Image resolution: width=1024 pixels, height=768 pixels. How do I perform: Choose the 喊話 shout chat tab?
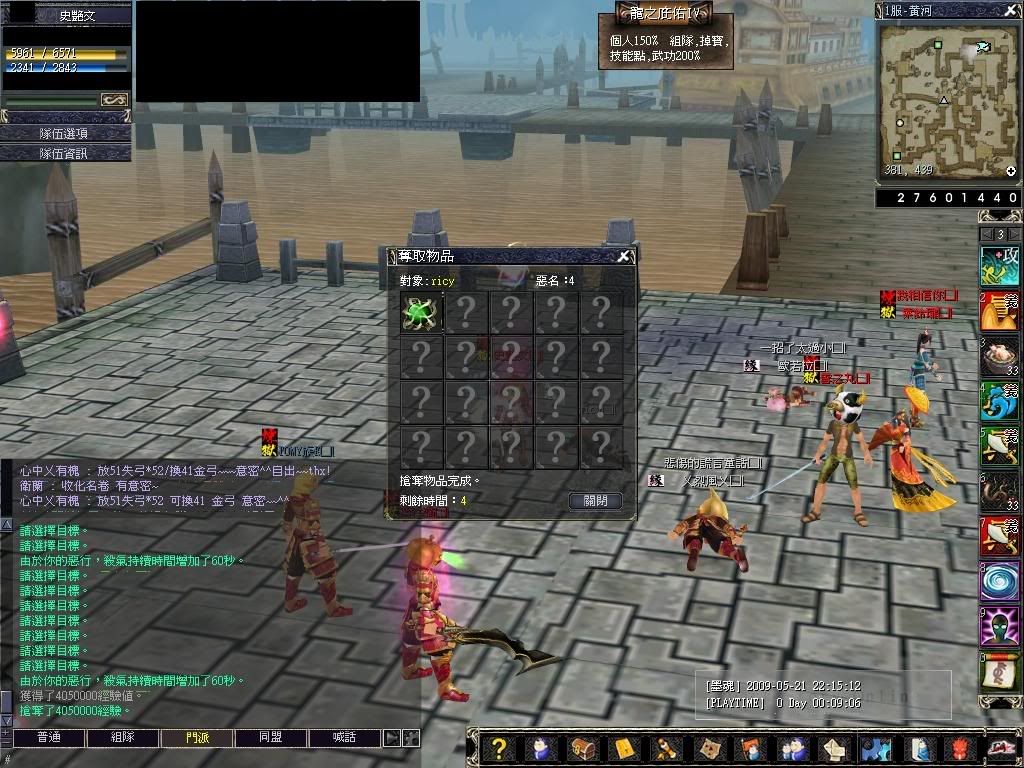pos(344,738)
